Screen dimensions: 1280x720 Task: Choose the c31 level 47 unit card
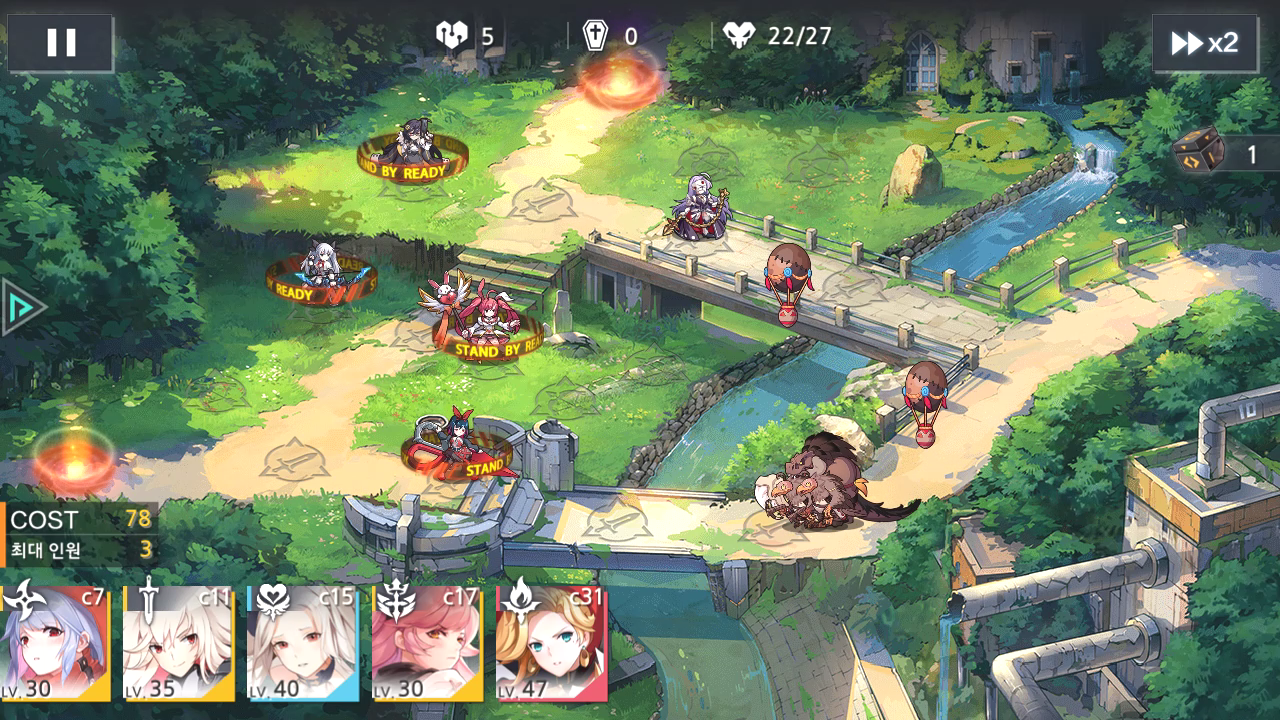(551, 643)
